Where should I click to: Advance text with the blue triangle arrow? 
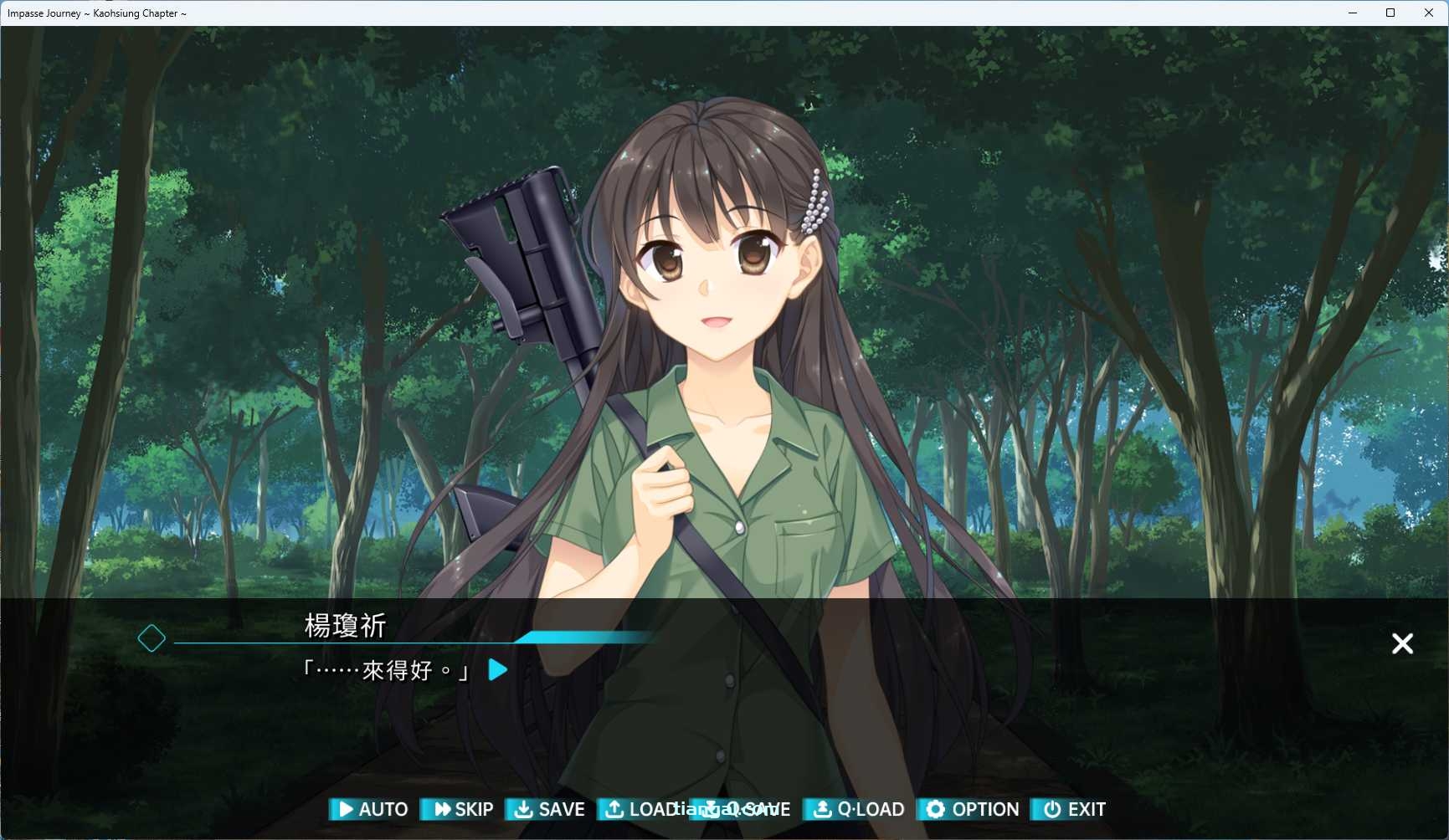497,670
